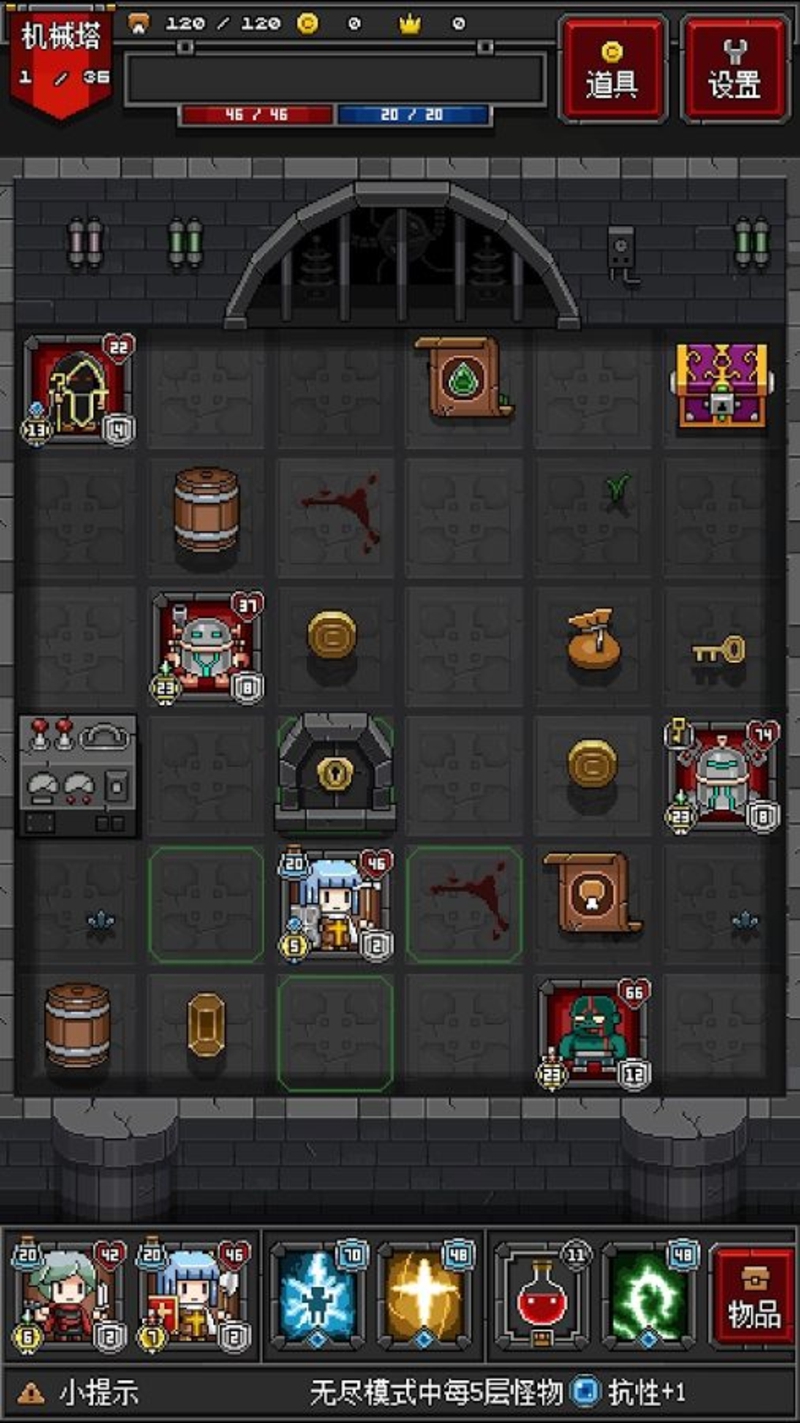Image resolution: width=800 pixels, height=1423 pixels.
Task: Select the locked stone door tile
Action: (x=334, y=771)
